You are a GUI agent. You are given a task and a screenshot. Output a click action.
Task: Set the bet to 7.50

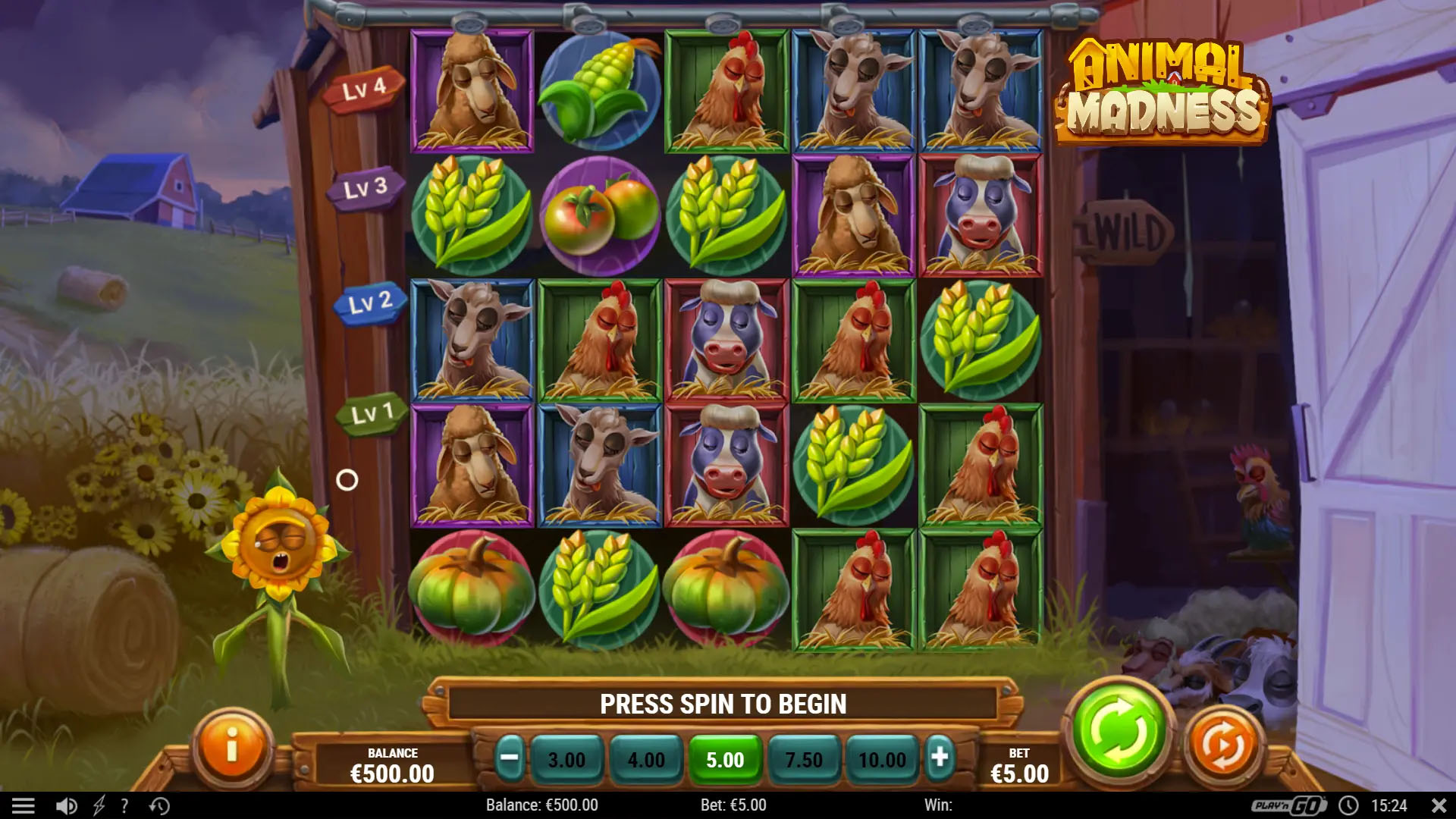pyautogui.click(x=804, y=759)
